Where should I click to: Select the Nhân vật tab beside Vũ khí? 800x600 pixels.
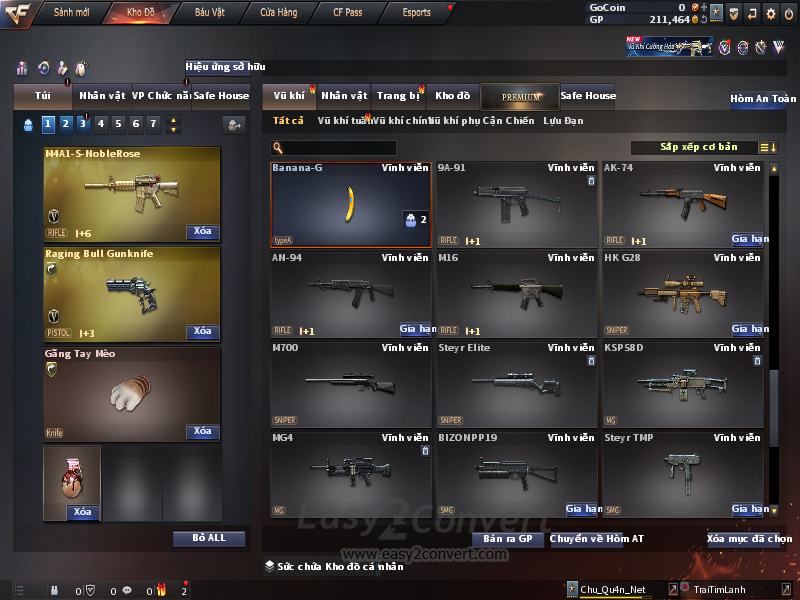point(344,96)
